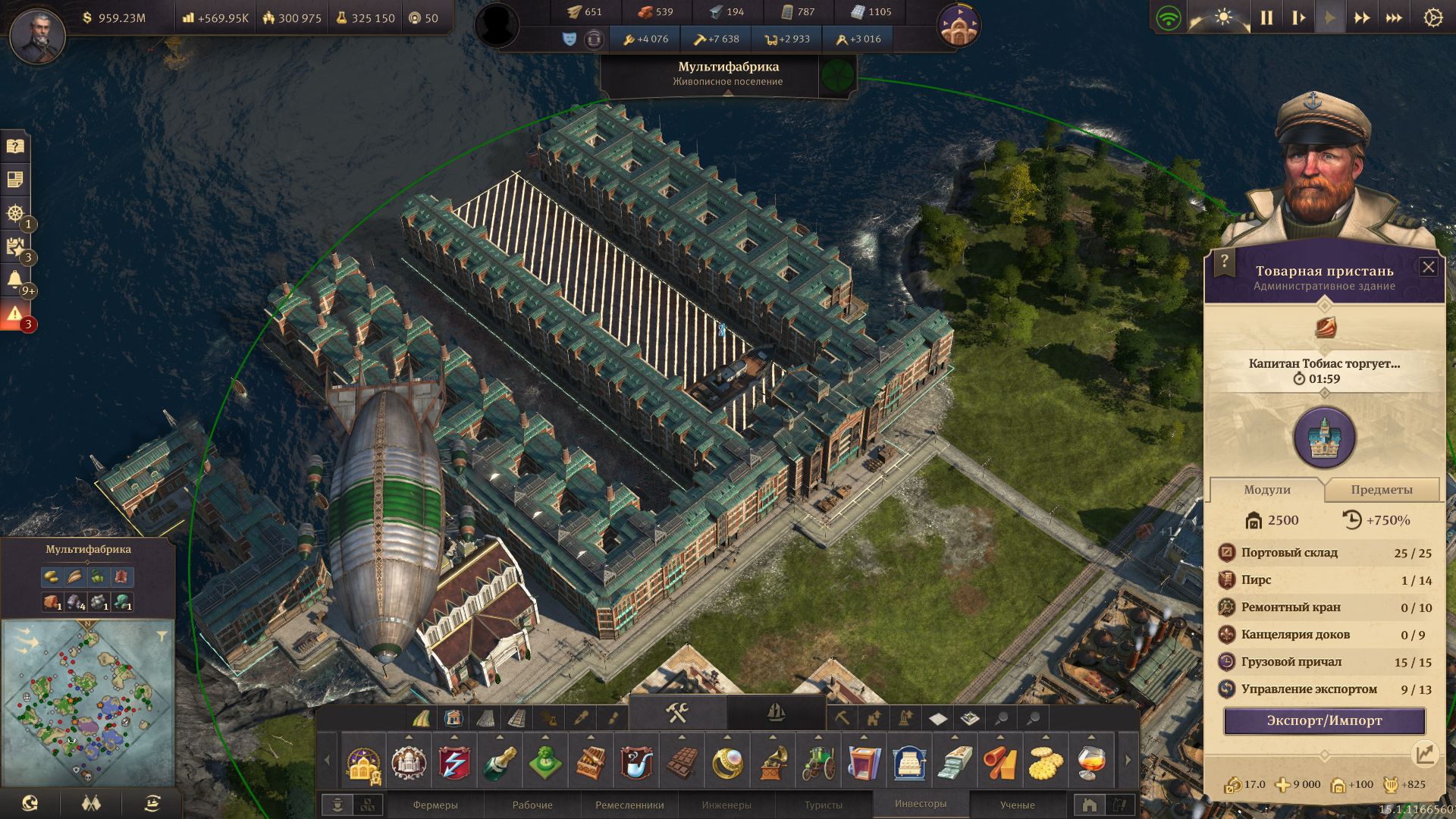Image resolution: width=1456 pixels, height=819 pixels.
Task: Select the Модули tab
Action: (1266, 490)
